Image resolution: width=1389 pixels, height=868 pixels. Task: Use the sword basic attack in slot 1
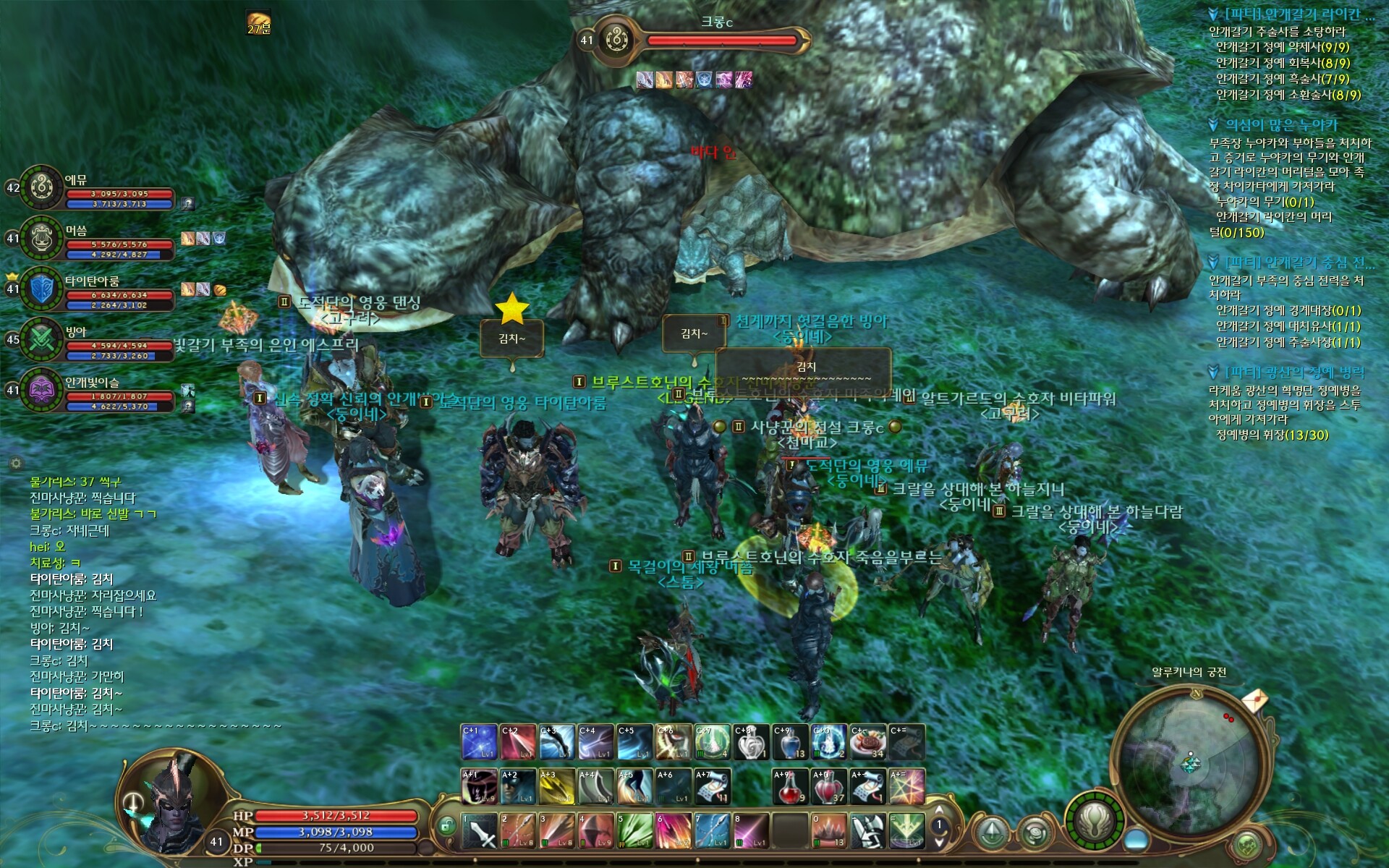[479, 830]
